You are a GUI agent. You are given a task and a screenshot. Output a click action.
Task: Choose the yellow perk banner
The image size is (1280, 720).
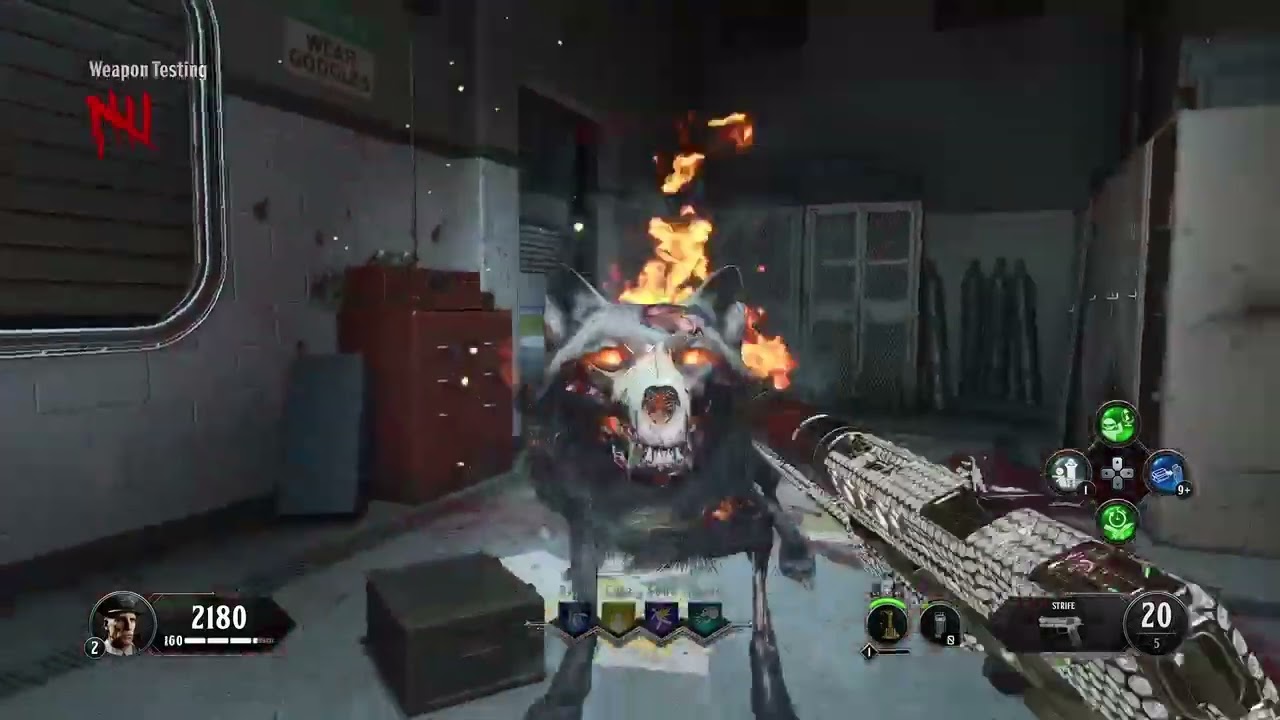click(619, 620)
